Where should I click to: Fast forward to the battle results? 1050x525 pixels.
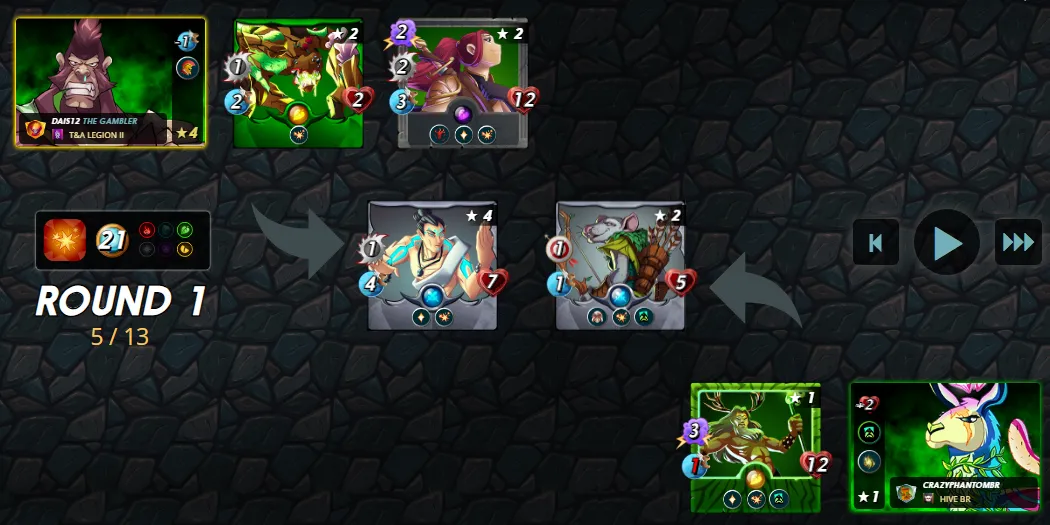[x=1018, y=242]
